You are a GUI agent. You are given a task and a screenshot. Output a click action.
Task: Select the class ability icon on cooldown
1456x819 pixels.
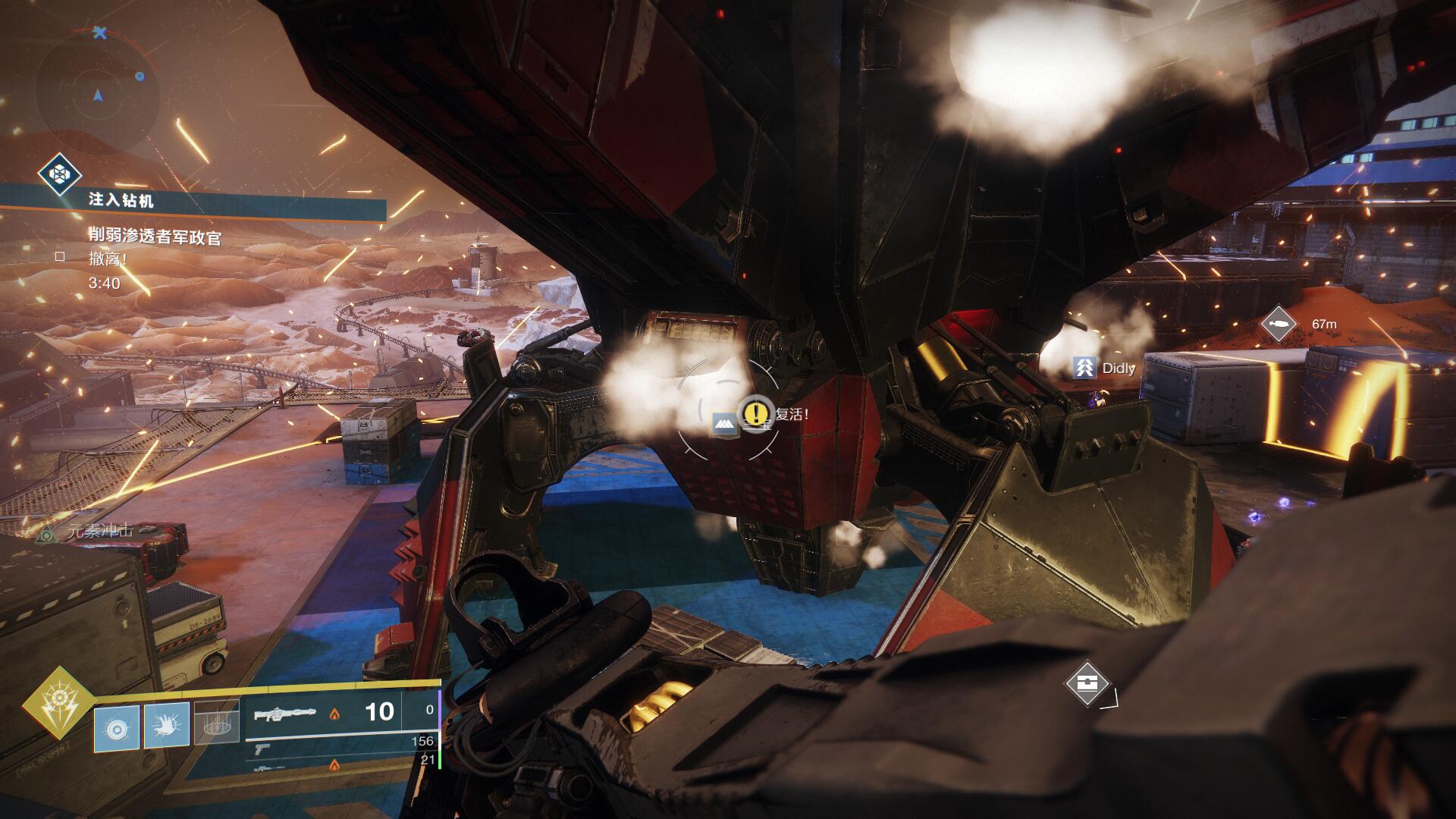pyautogui.click(x=217, y=723)
